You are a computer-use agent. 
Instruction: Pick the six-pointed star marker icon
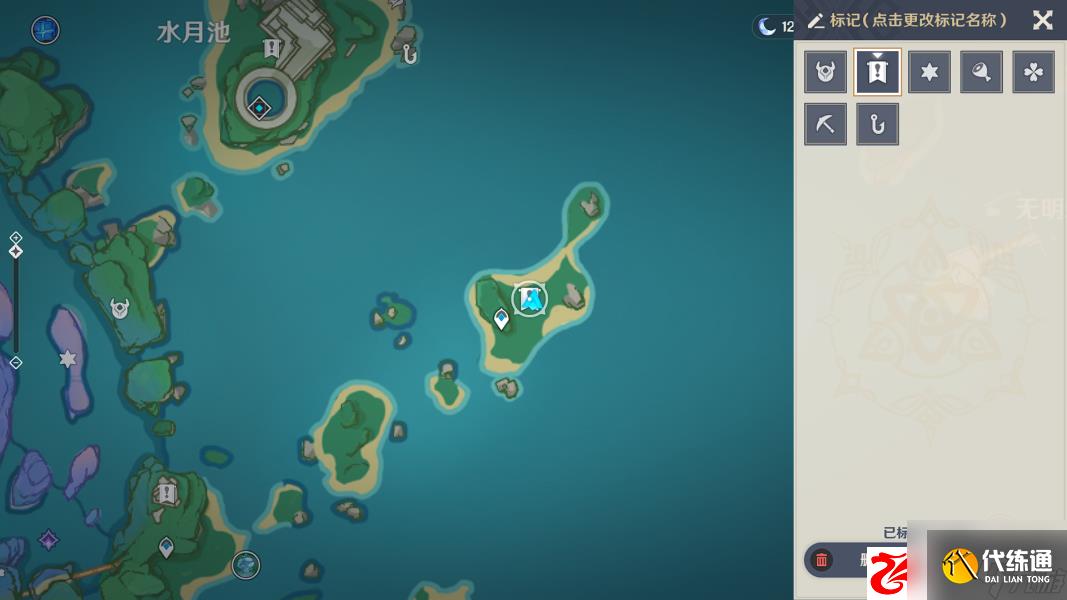929,72
